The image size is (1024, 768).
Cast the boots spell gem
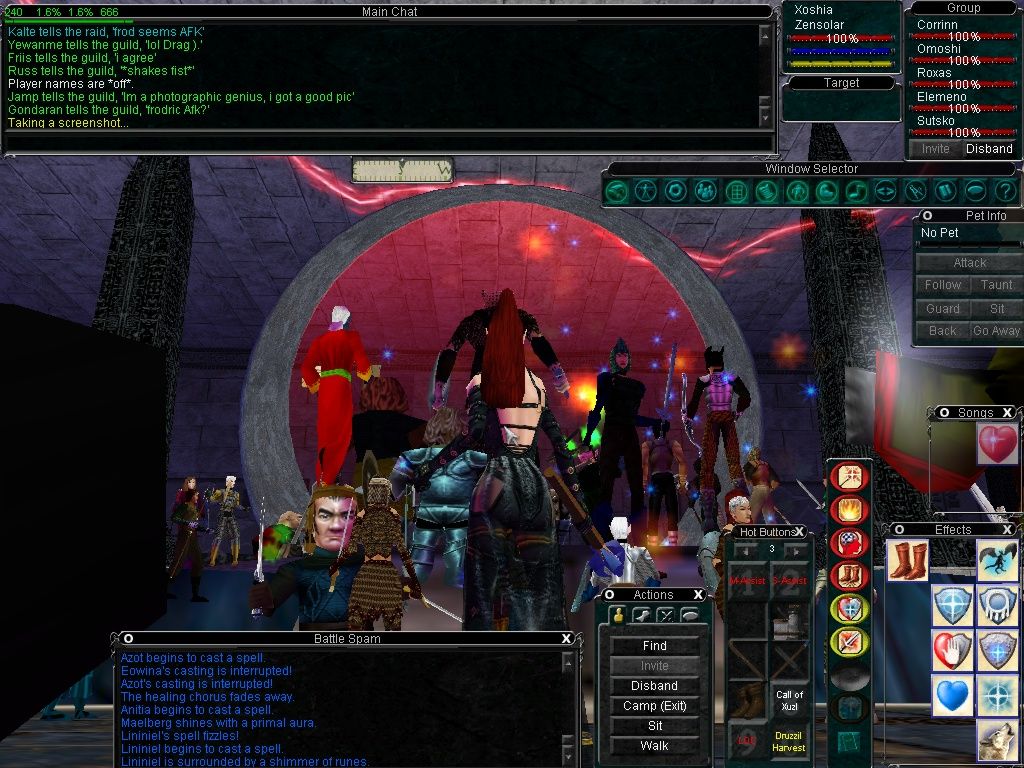pos(849,576)
